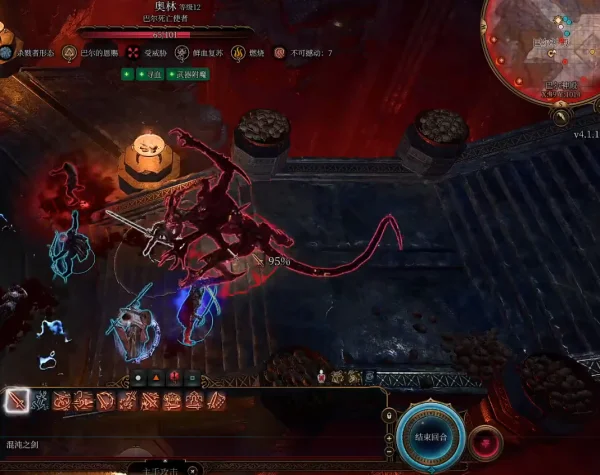Use the red potion quick item
The height and width of the screenshot is (475, 600).
pos(321,377)
